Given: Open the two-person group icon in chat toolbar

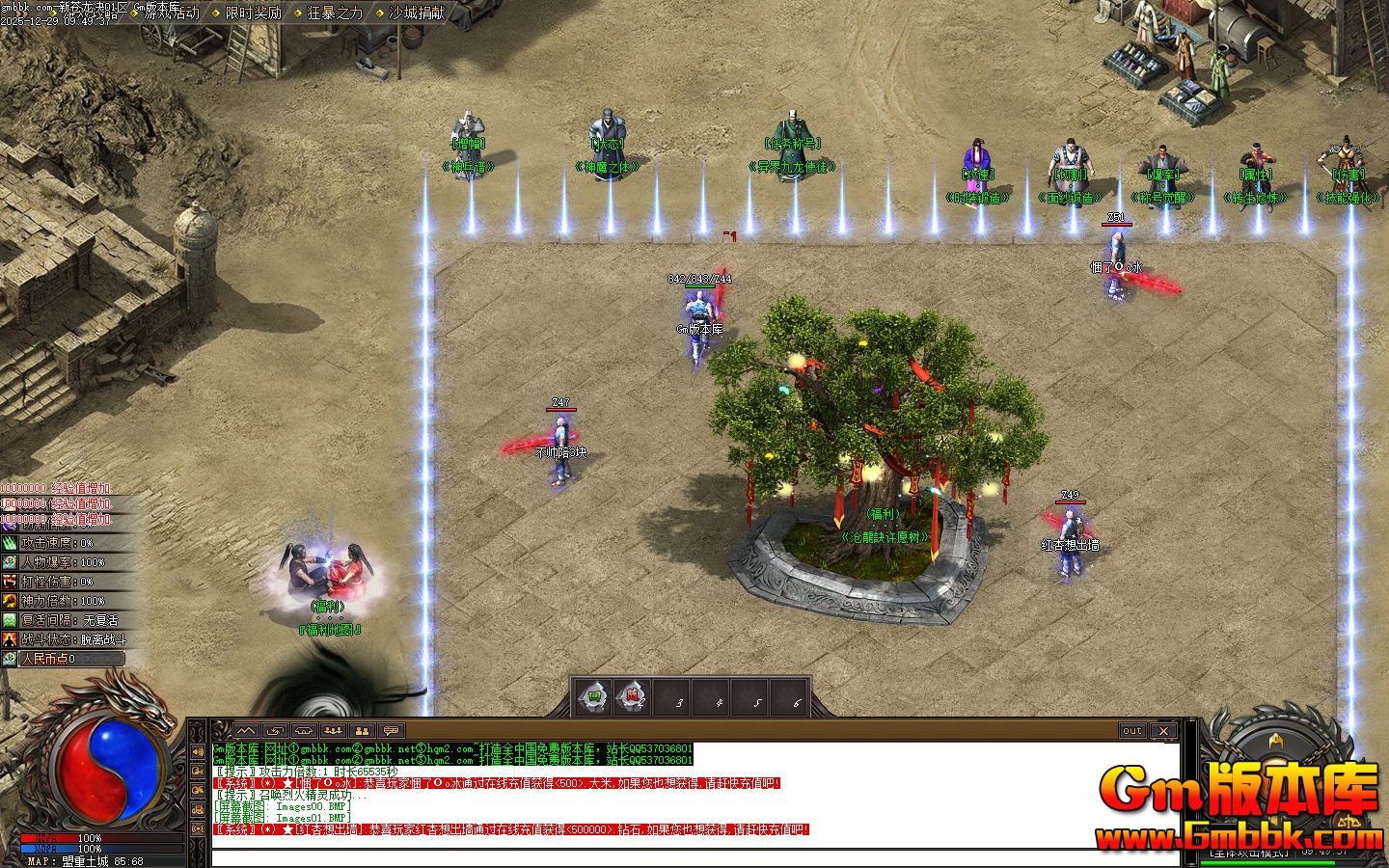Looking at the screenshot, I should pos(362,731).
